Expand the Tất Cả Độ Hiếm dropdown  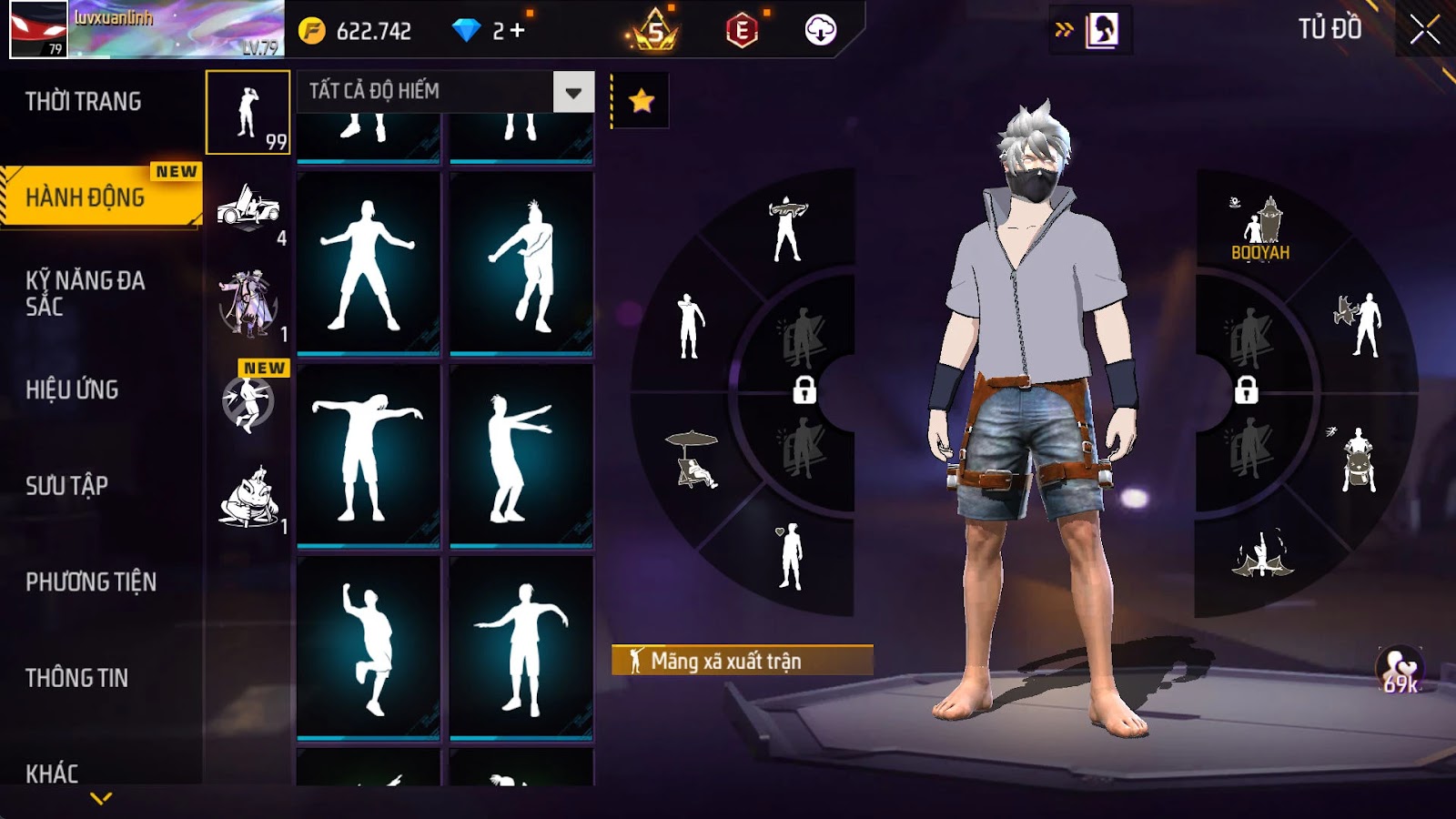click(573, 92)
